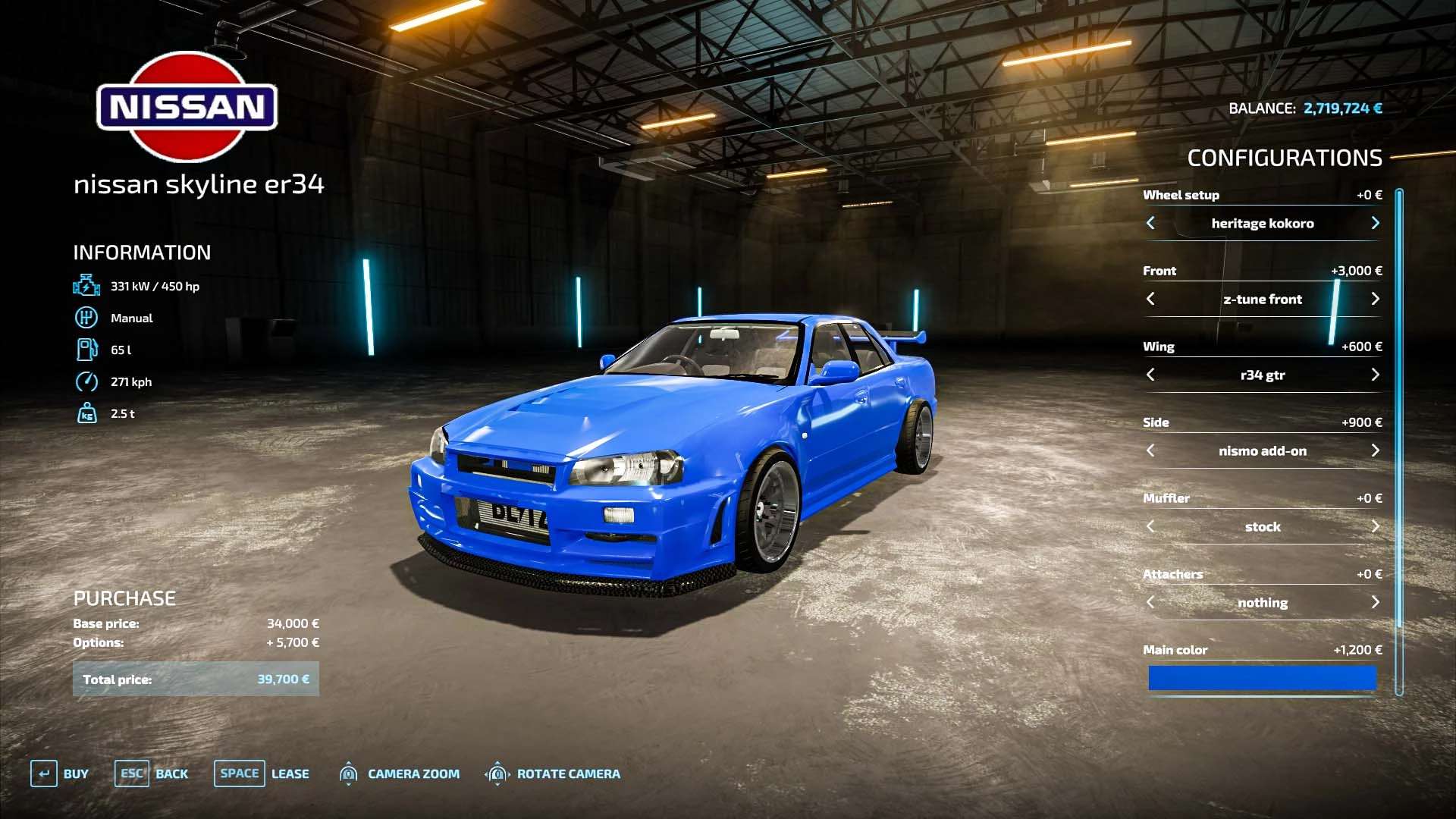Advance Attachers to next option
The image size is (1456, 819).
[x=1375, y=602]
